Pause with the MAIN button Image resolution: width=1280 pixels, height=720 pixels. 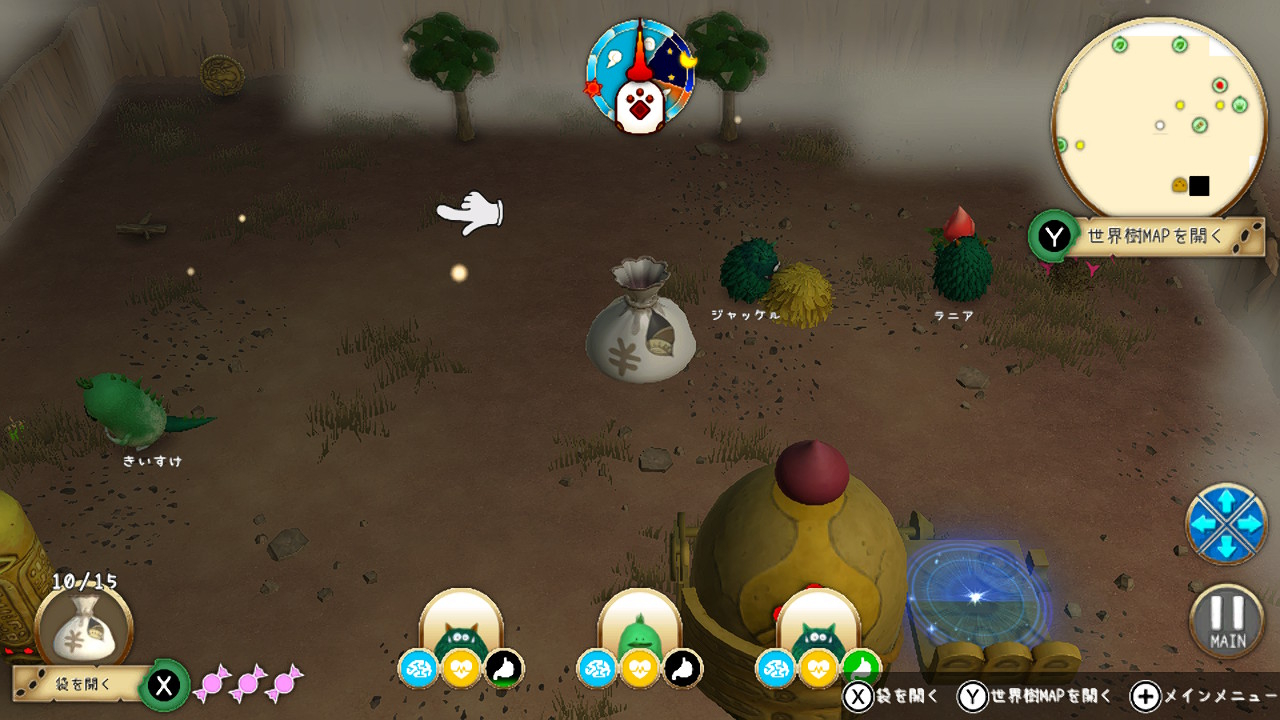click(1226, 621)
